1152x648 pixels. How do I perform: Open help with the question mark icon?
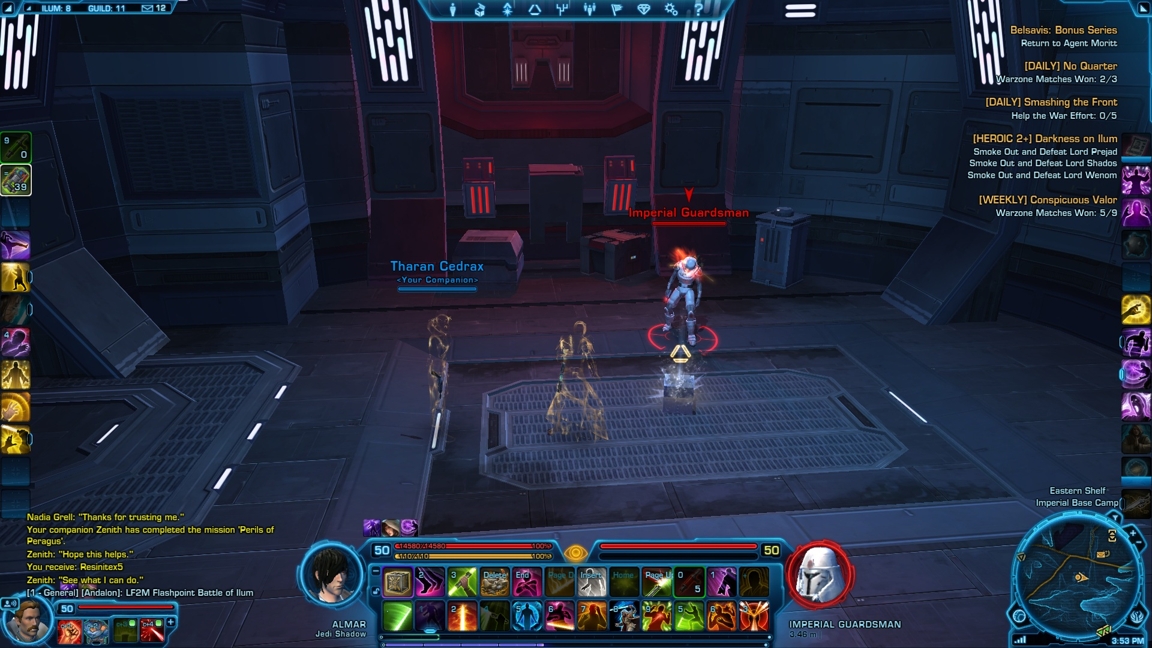pyautogui.click(x=698, y=10)
